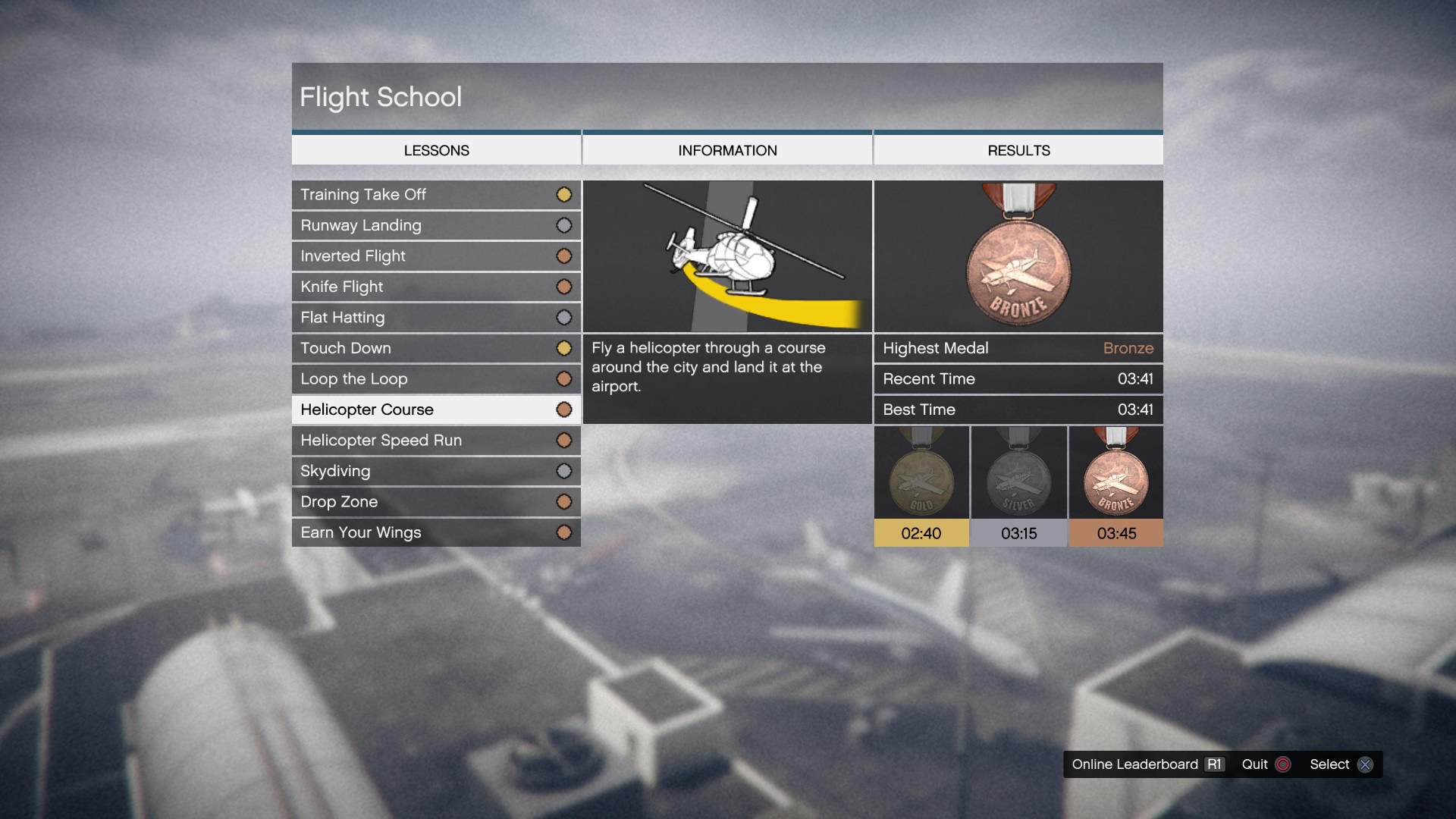The width and height of the screenshot is (1456, 819).
Task: Quit the Flight School menu
Action: coord(1265,764)
